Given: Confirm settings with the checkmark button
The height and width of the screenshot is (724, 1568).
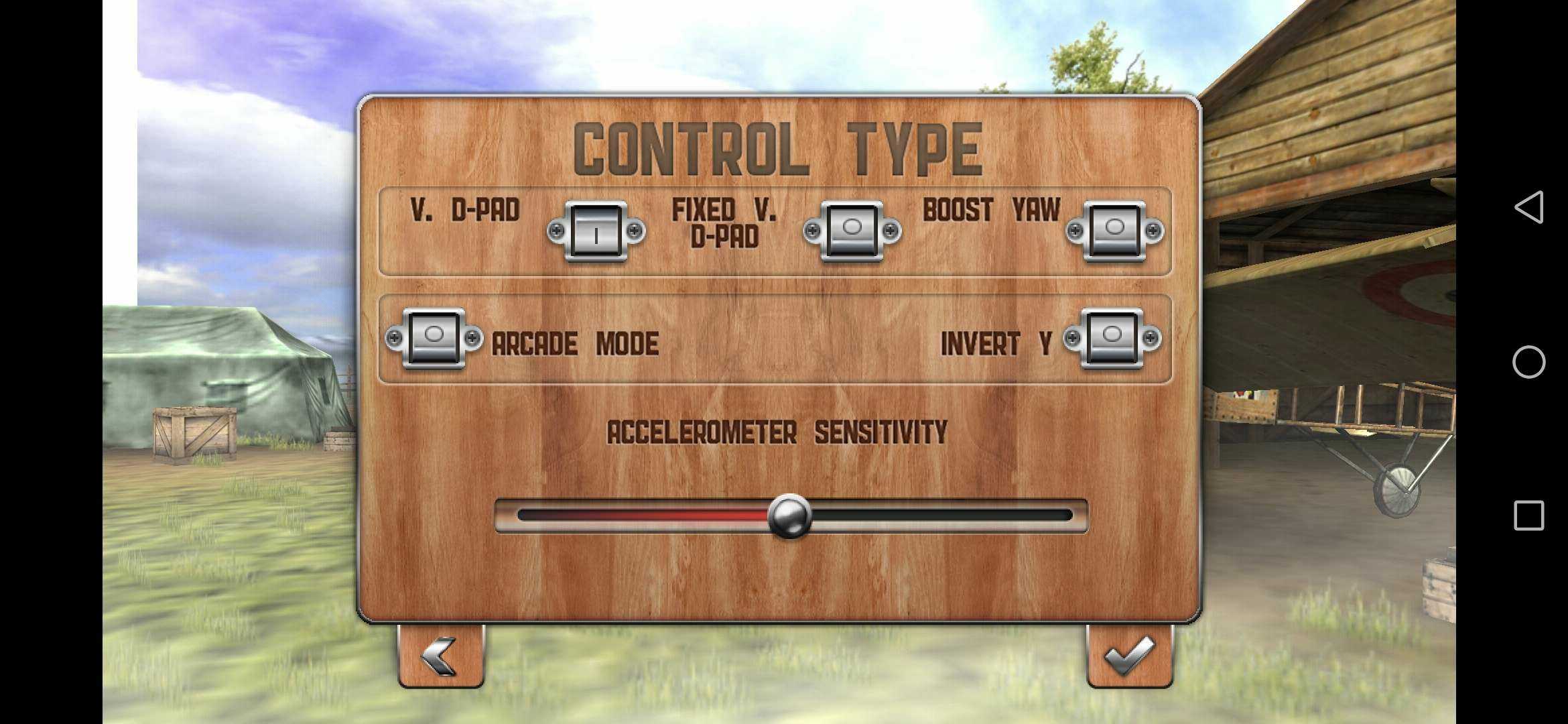Looking at the screenshot, I should coord(1129,656).
